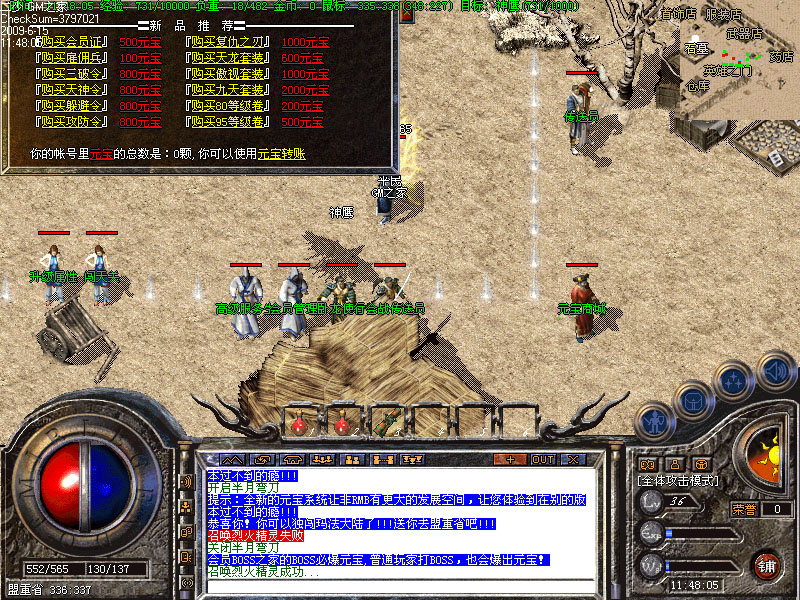
Task: Buy the 购买复仇之刃 item
Action: point(230,42)
